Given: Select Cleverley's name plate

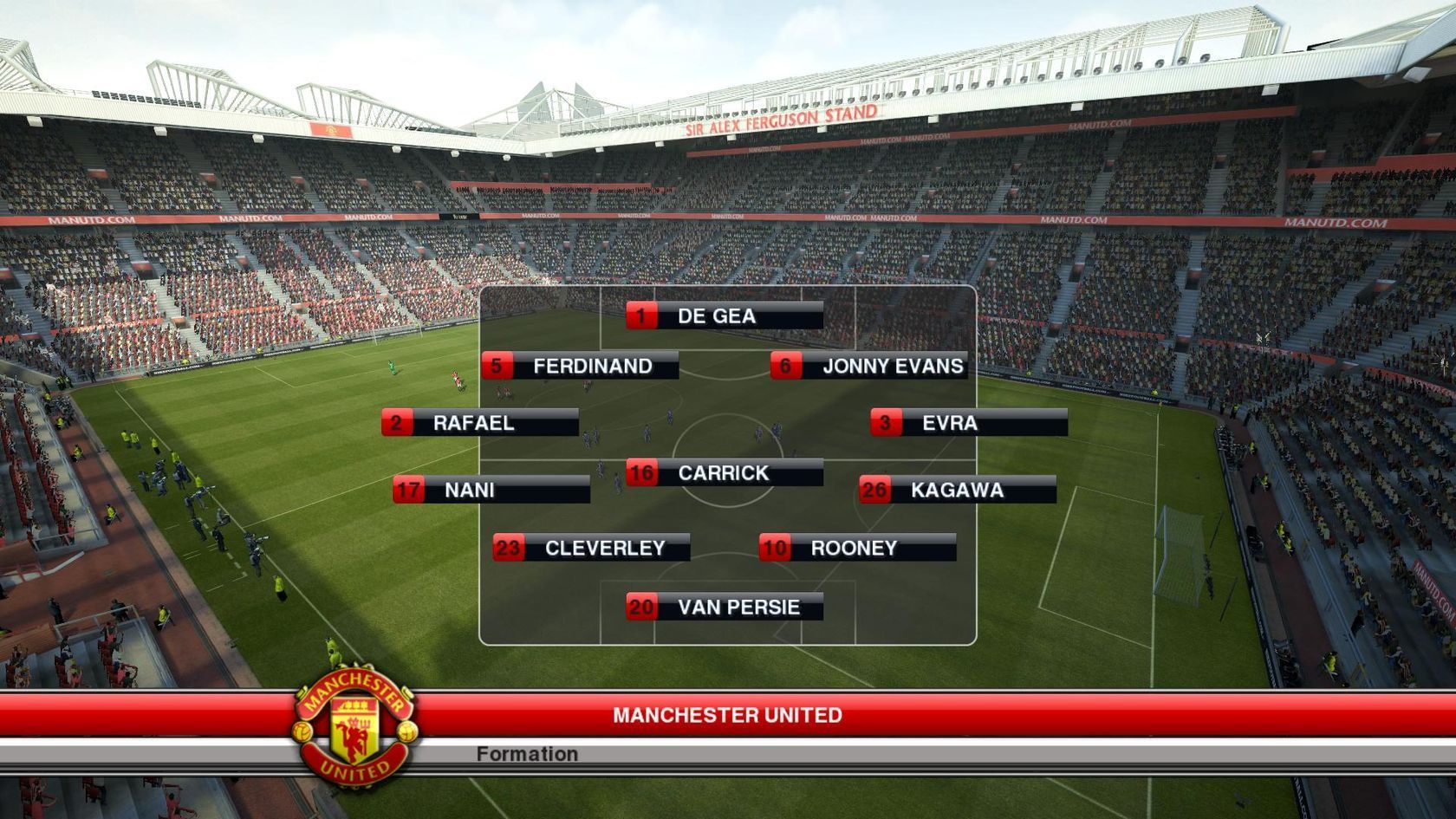Looking at the screenshot, I should 592,549.
